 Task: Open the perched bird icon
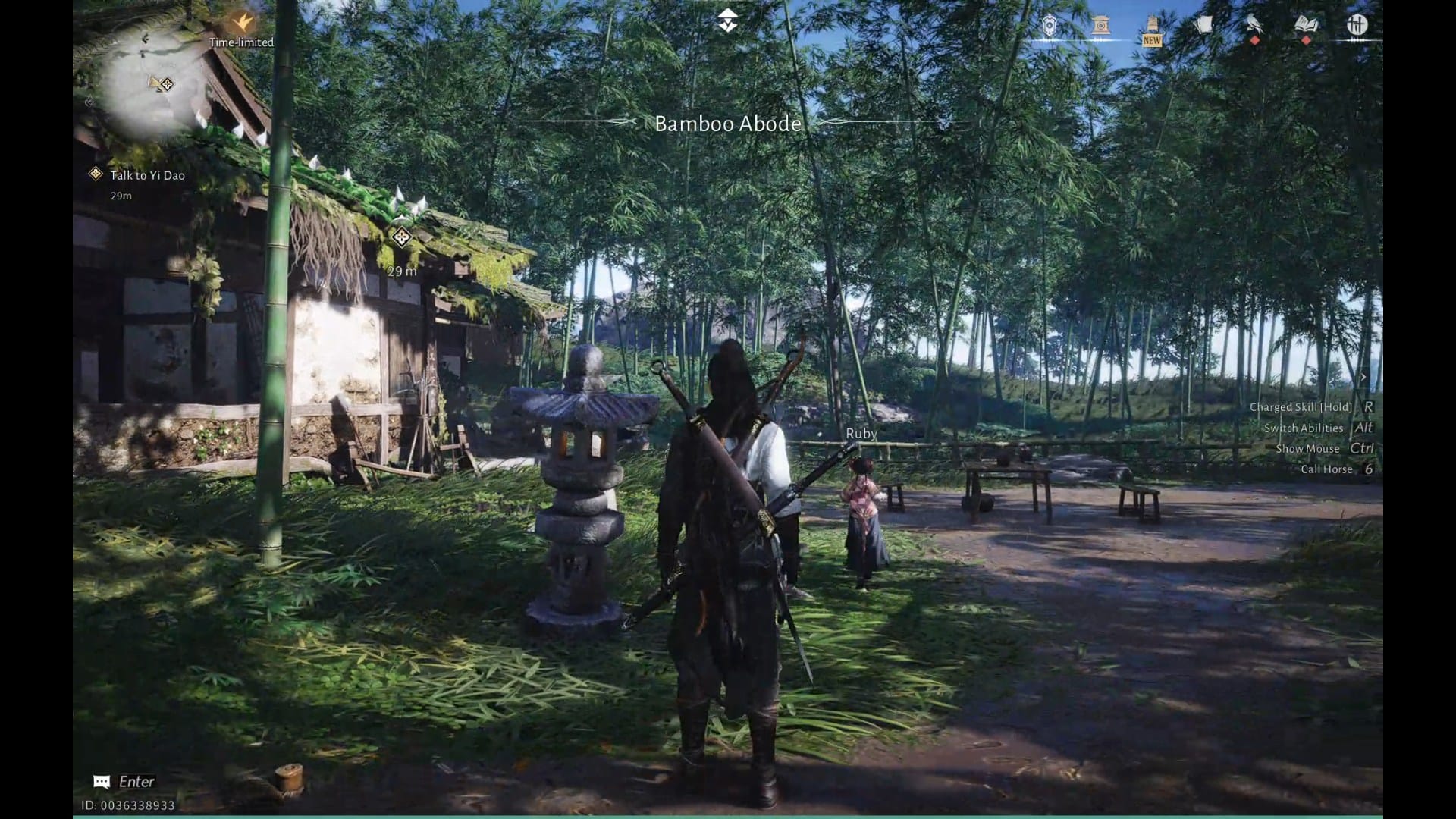[1254, 26]
